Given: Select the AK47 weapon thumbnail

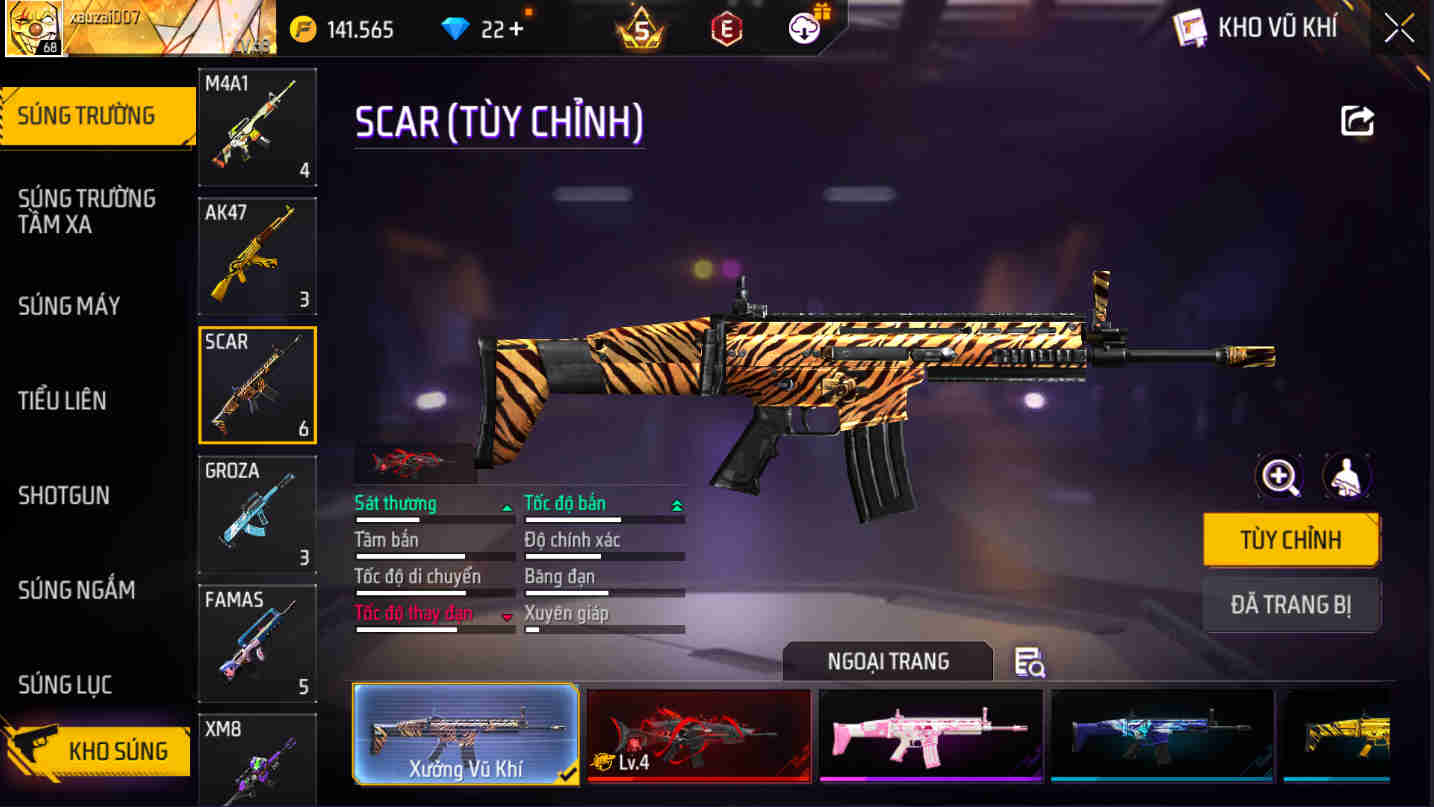Looking at the screenshot, I should pos(257,255).
